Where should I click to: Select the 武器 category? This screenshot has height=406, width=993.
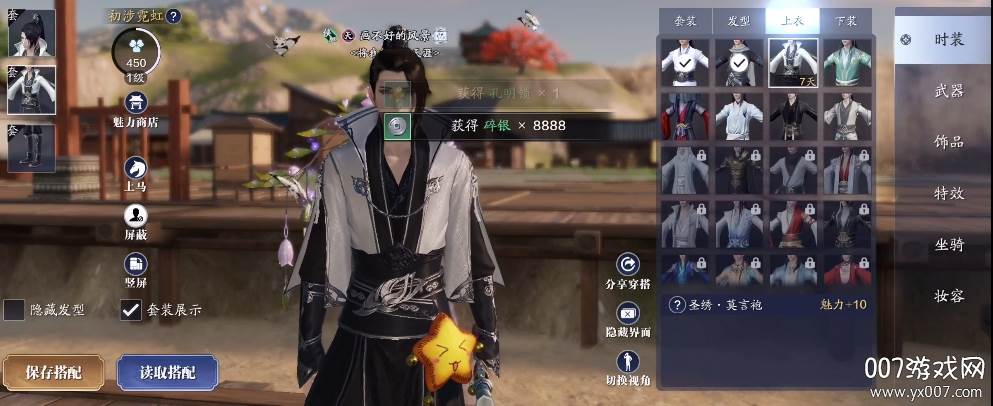tap(947, 91)
